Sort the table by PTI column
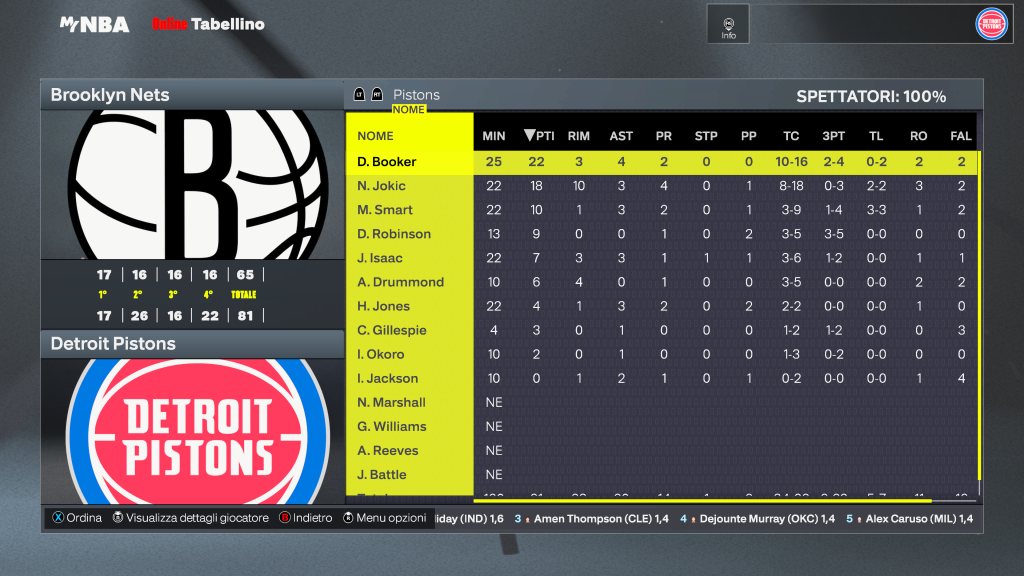 [539, 136]
